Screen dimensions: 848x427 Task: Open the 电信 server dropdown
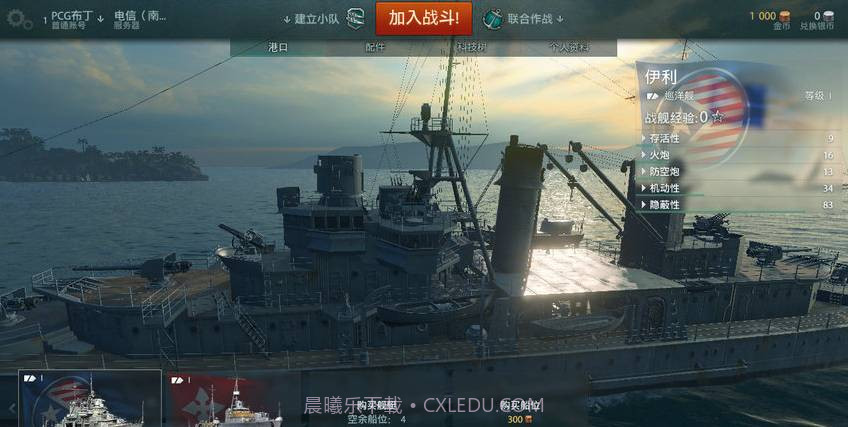pos(140,19)
